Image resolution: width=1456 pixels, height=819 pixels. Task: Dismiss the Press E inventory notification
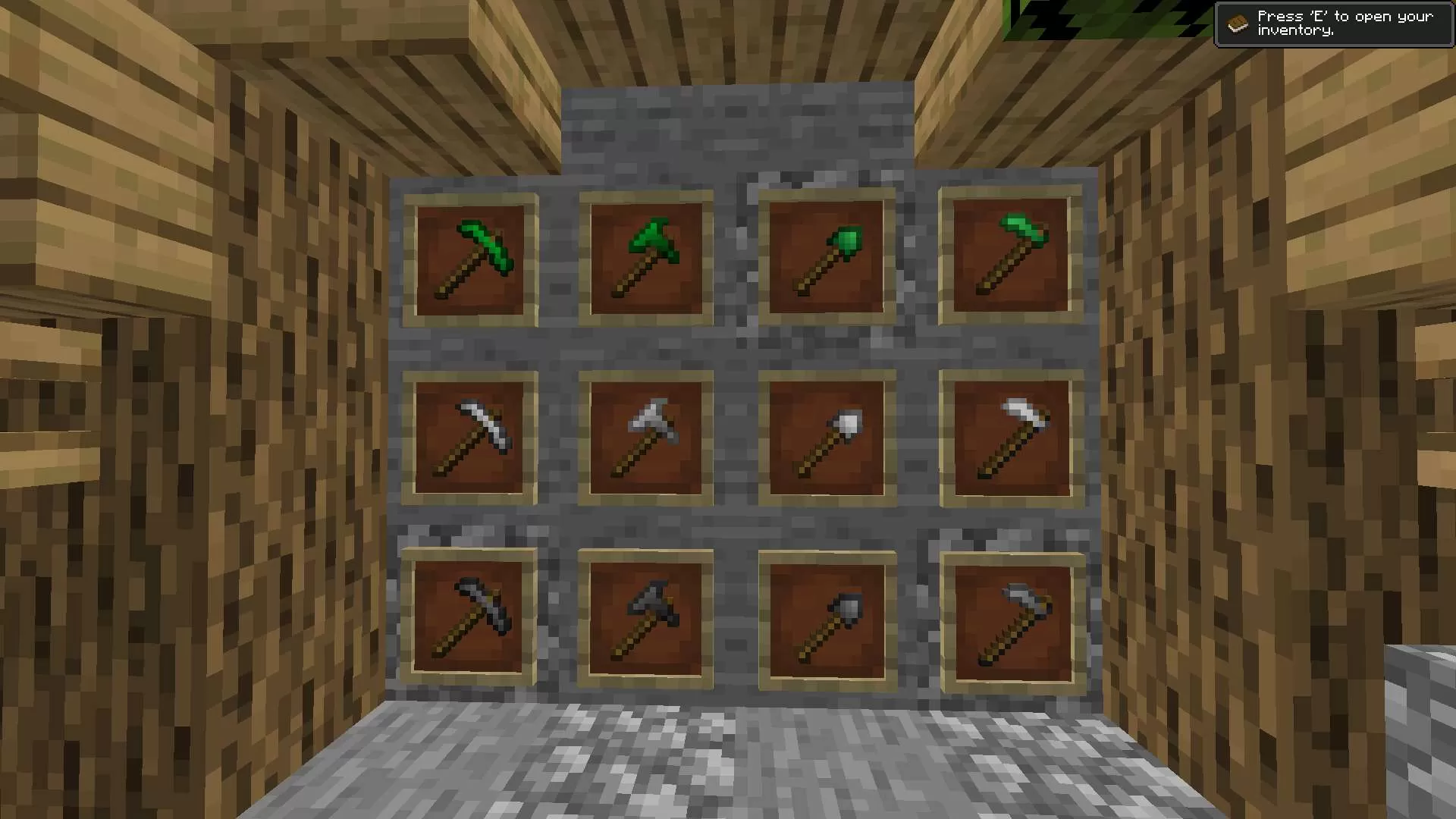(1335, 23)
